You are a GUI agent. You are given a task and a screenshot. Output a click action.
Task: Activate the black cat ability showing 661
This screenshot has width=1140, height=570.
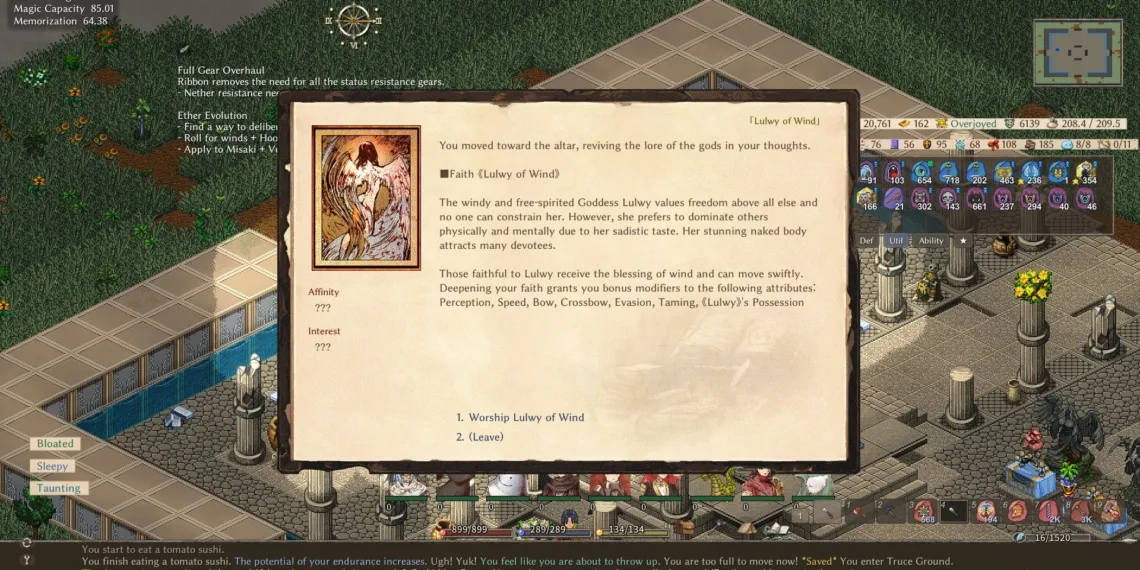click(975, 199)
